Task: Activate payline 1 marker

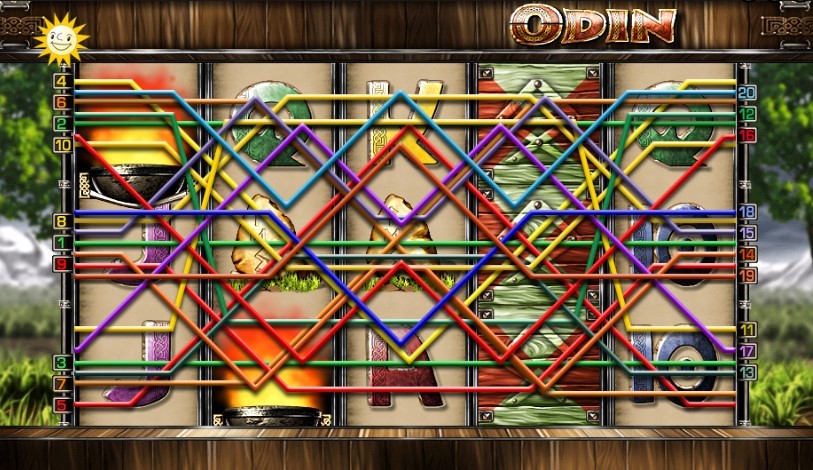Action: [62, 243]
